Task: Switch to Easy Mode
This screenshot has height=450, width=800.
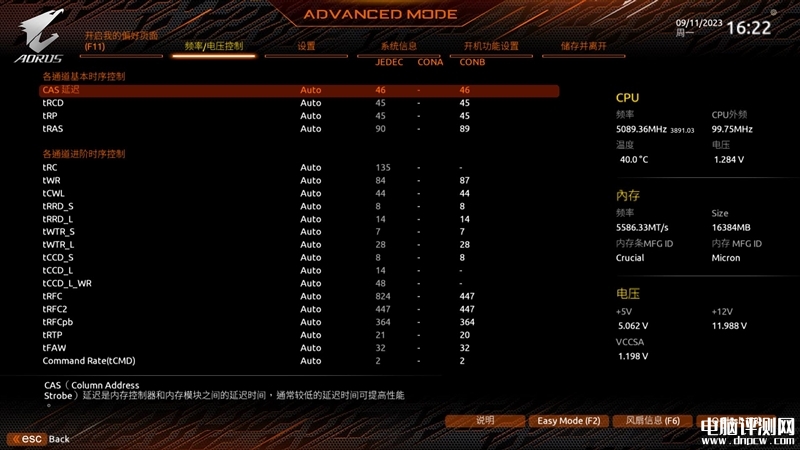Action: click(568, 421)
